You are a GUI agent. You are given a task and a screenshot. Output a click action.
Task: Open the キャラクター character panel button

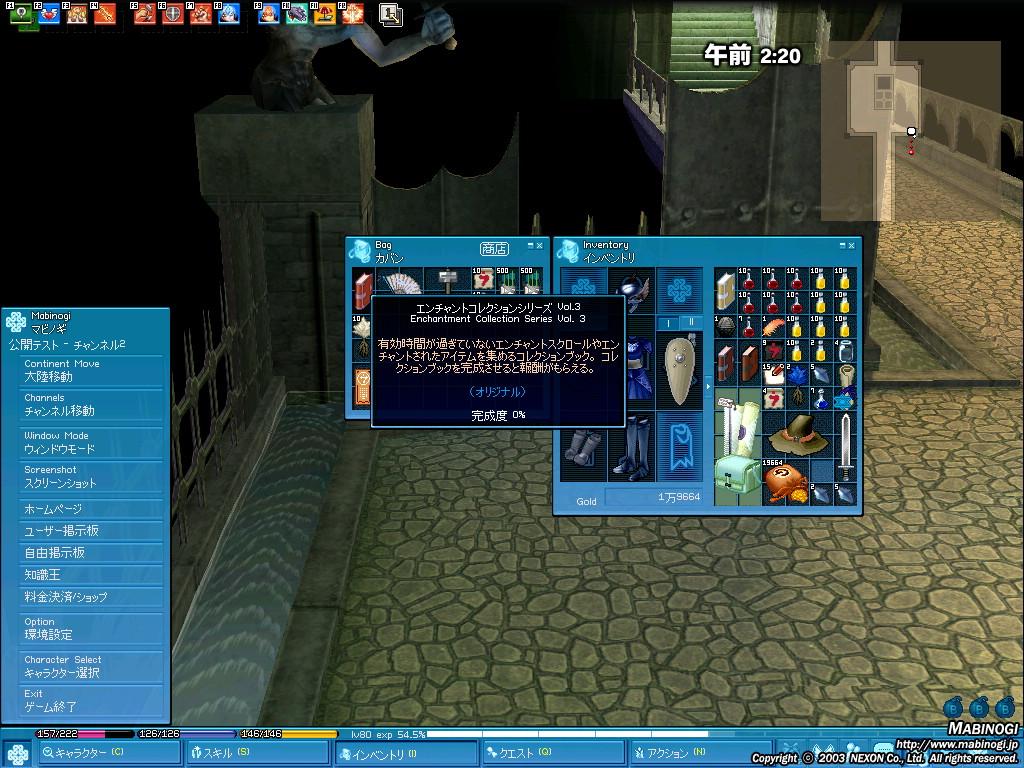110,753
